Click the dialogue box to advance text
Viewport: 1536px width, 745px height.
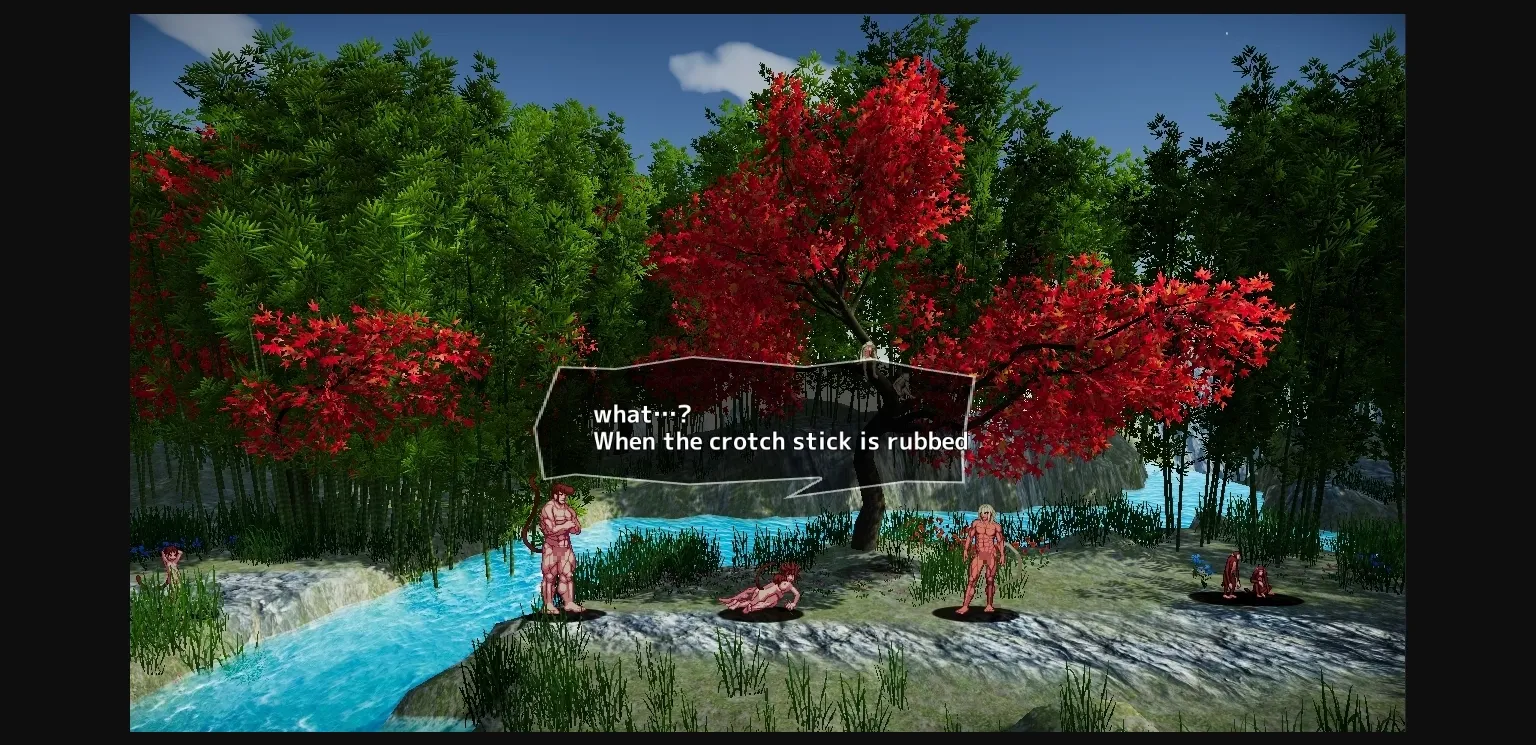pos(760,425)
